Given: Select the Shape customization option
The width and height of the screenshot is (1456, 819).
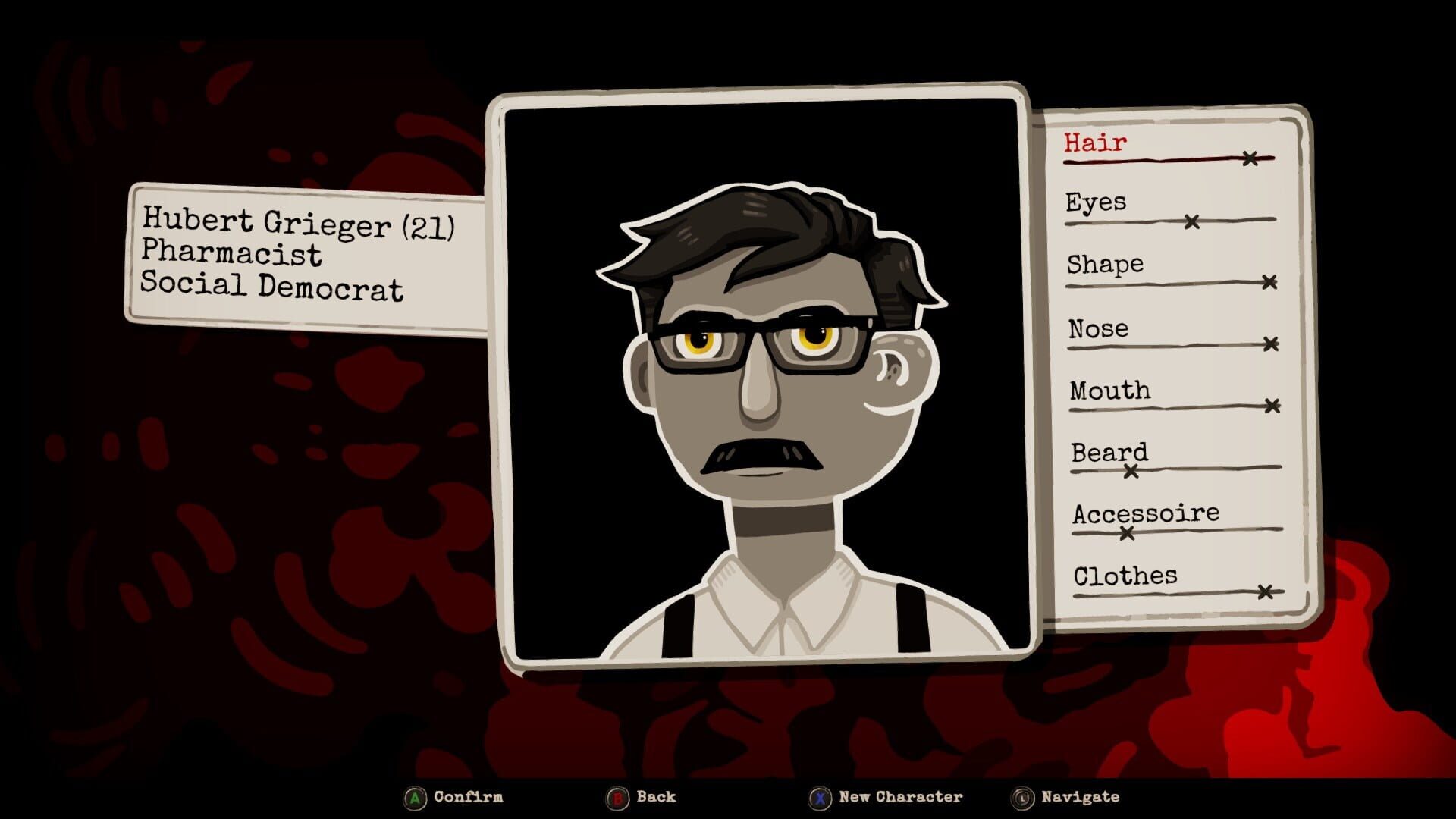Looking at the screenshot, I should (1103, 265).
